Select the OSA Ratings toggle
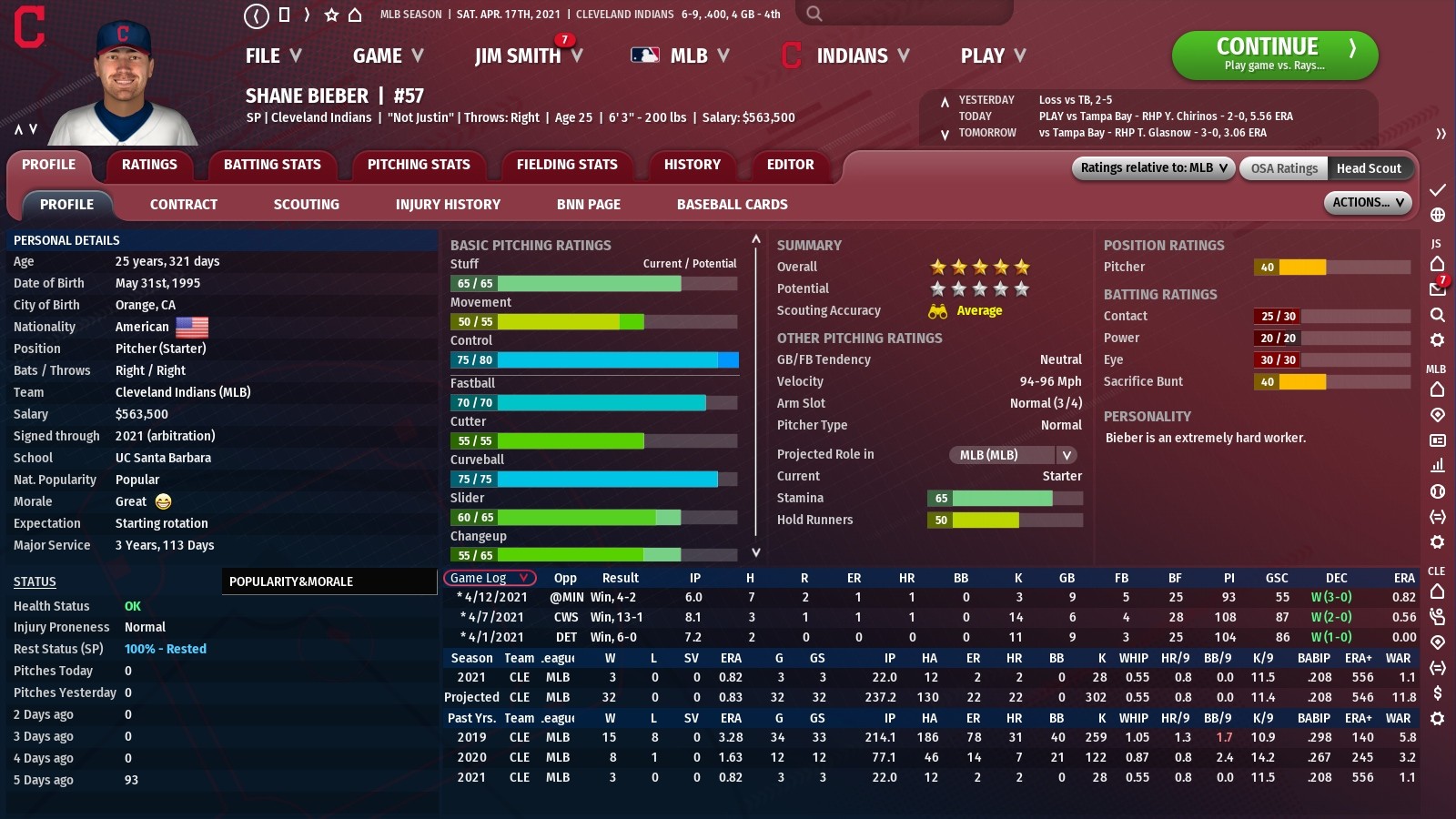This screenshot has width=1456, height=819. 1282,168
